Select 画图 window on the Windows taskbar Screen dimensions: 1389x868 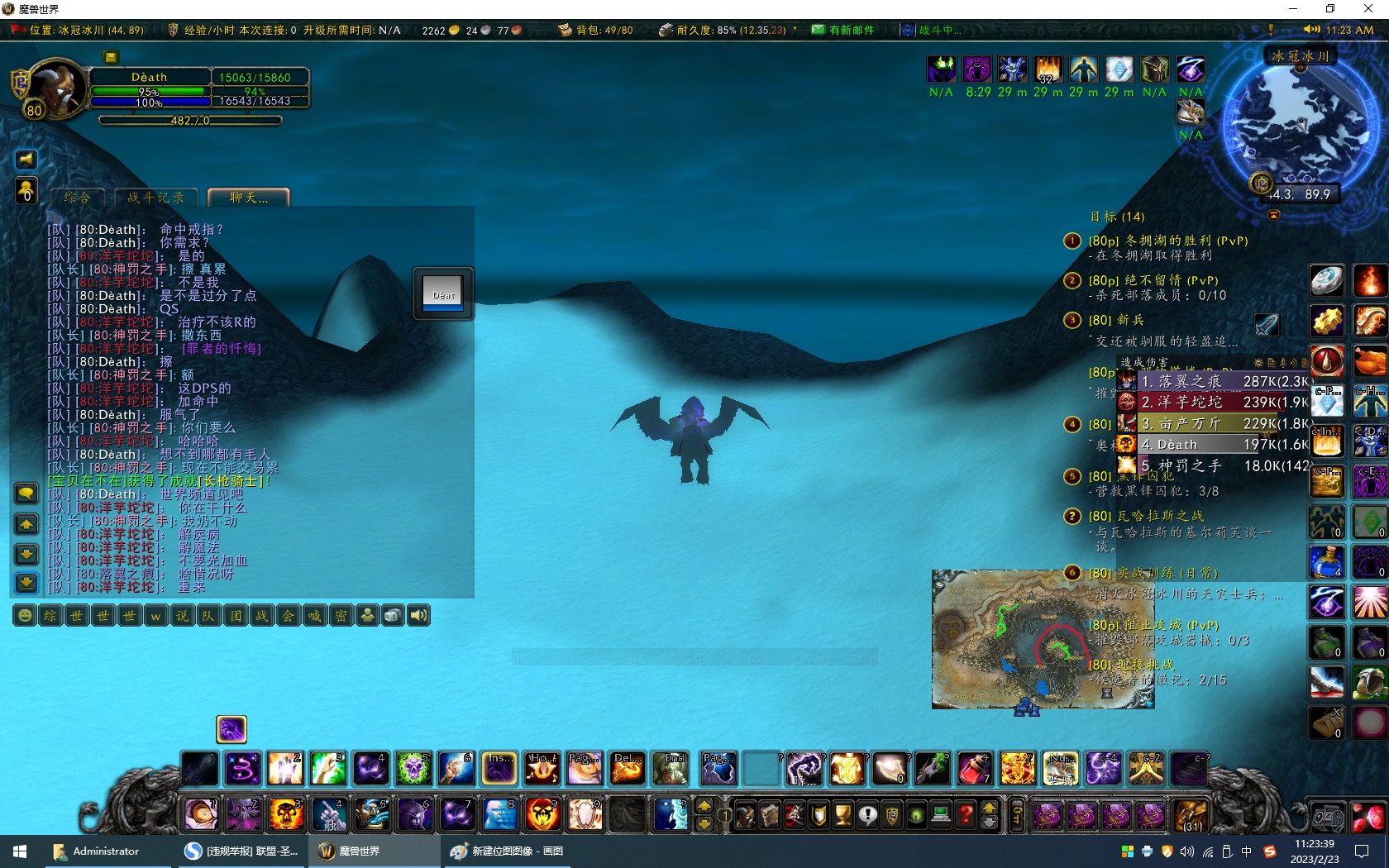[x=507, y=851]
